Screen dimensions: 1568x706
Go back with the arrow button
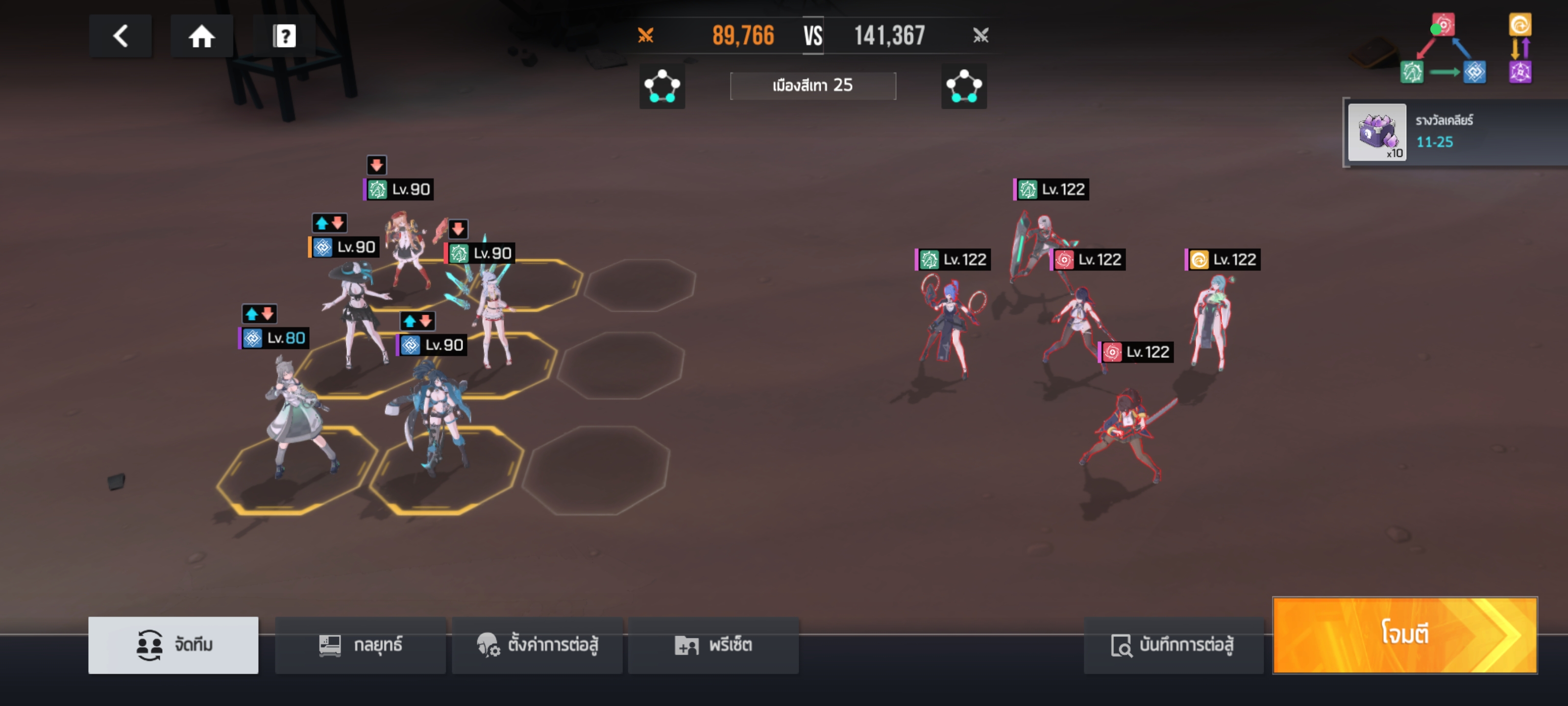point(121,36)
